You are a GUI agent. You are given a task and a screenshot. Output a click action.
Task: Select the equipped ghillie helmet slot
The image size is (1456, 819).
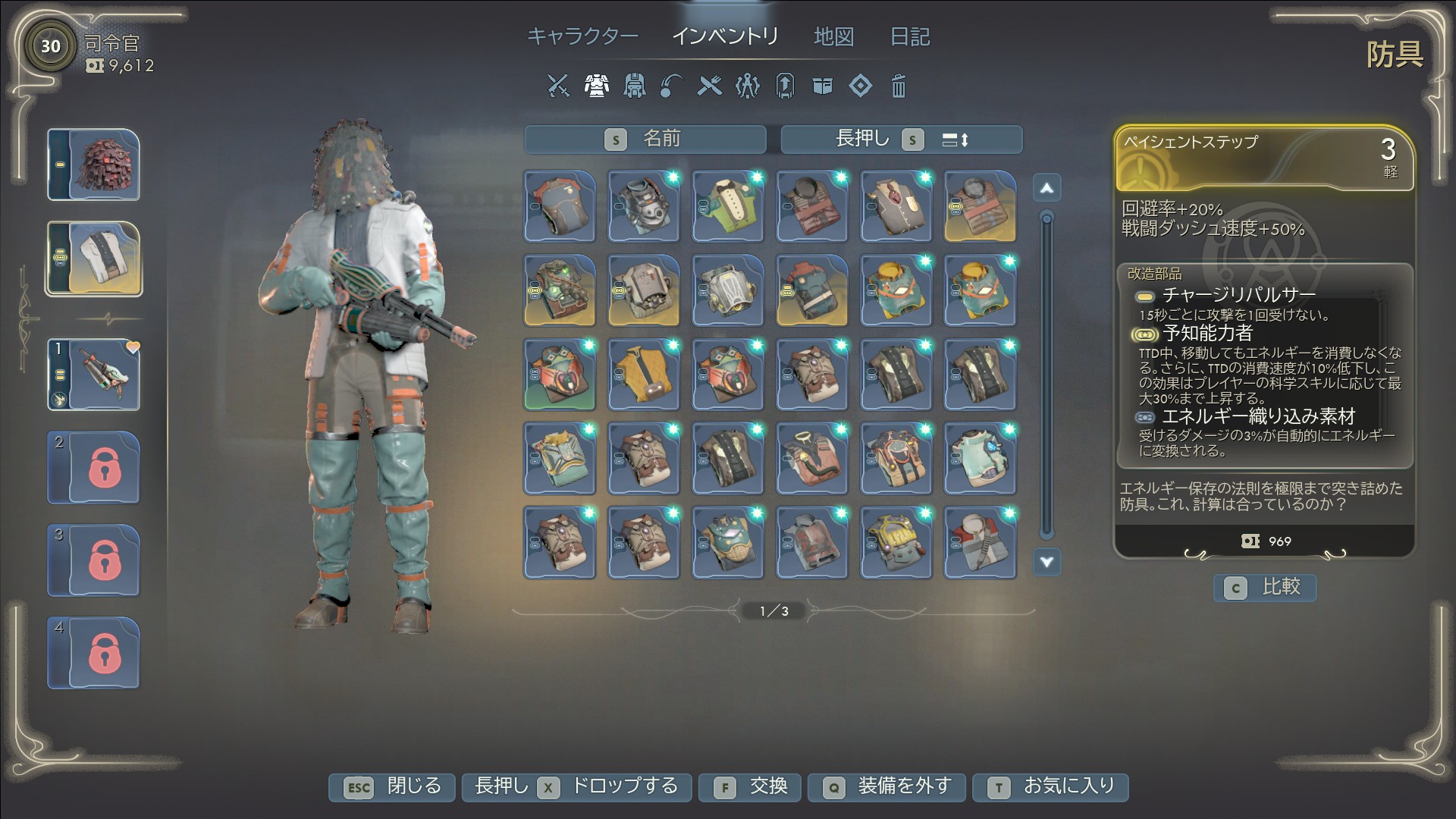pos(94,165)
